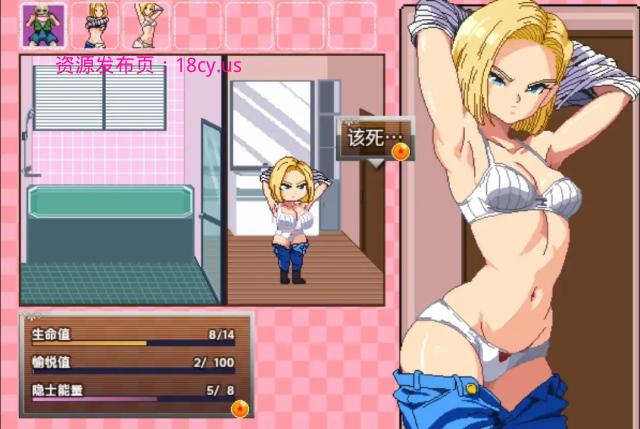Select the thumbnail with arms crossed at the waist

(97, 25)
